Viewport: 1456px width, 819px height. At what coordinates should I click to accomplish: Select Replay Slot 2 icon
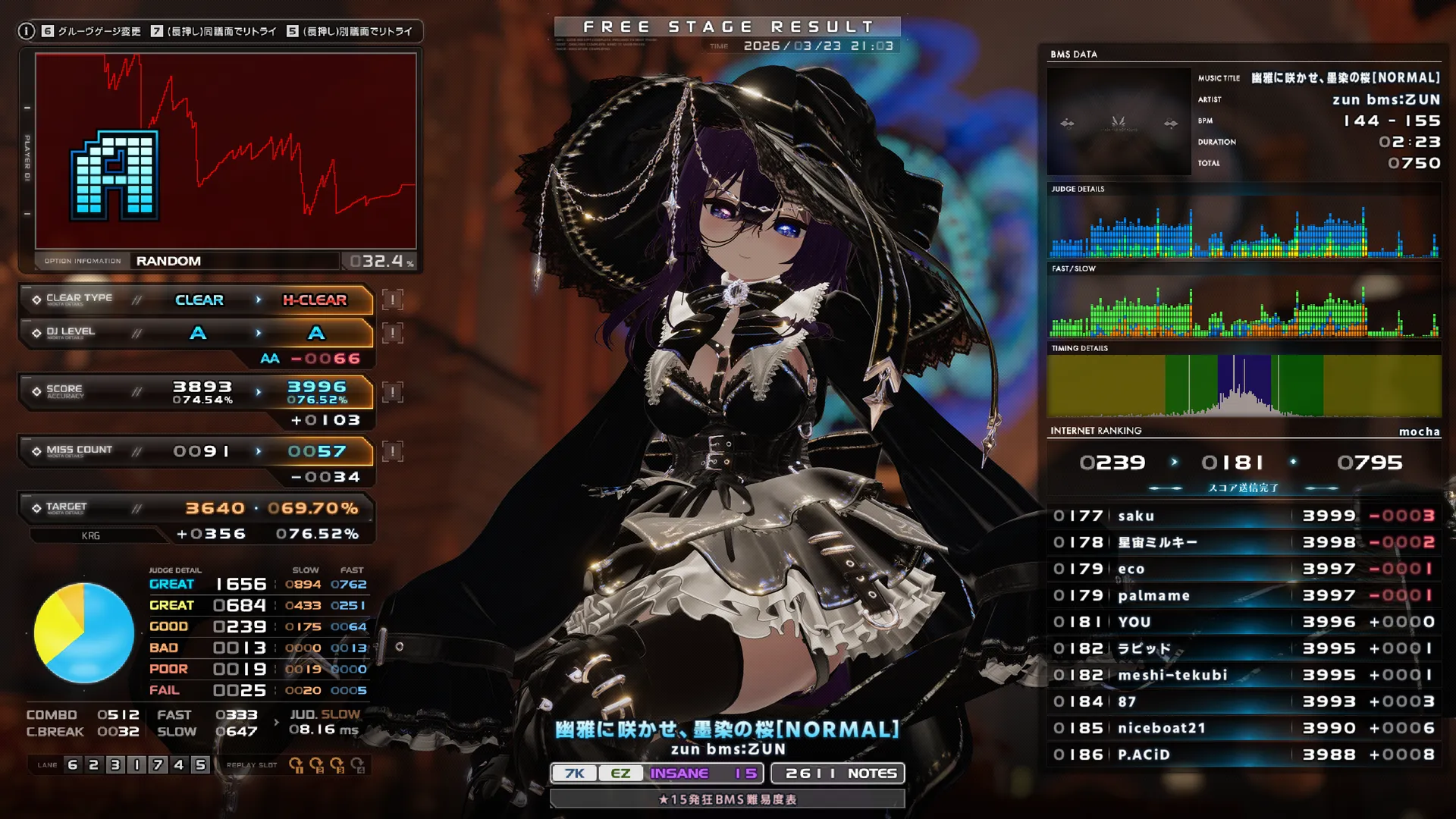316,764
